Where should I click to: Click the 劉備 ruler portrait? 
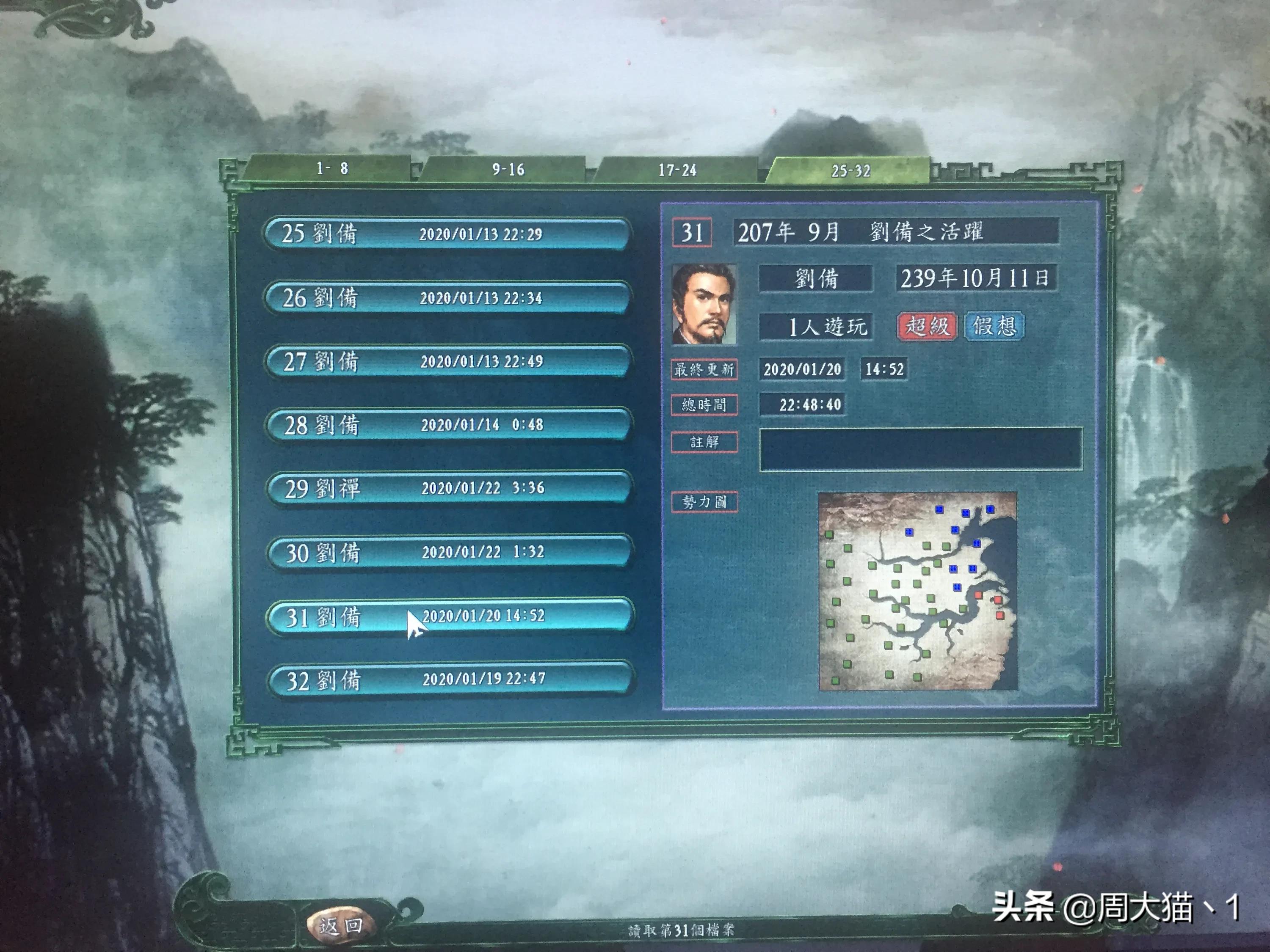point(704,304)
